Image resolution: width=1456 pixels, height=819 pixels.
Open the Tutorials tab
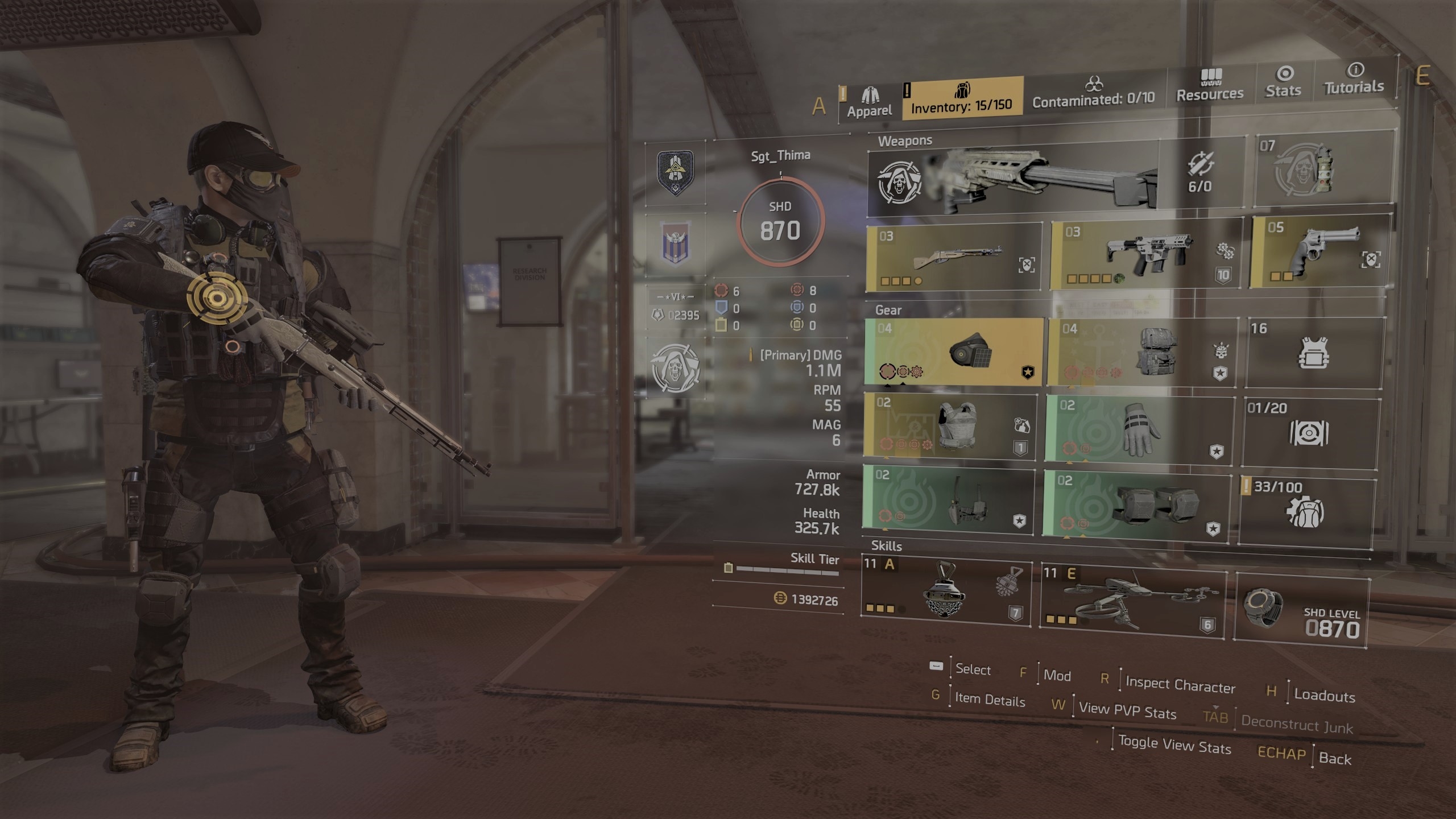[x=1354, y=79]
